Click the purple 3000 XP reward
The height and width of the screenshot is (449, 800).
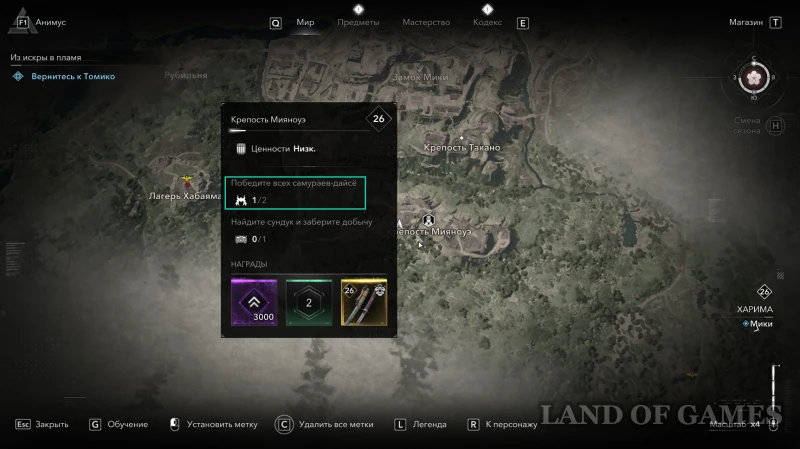pos(253,302)
